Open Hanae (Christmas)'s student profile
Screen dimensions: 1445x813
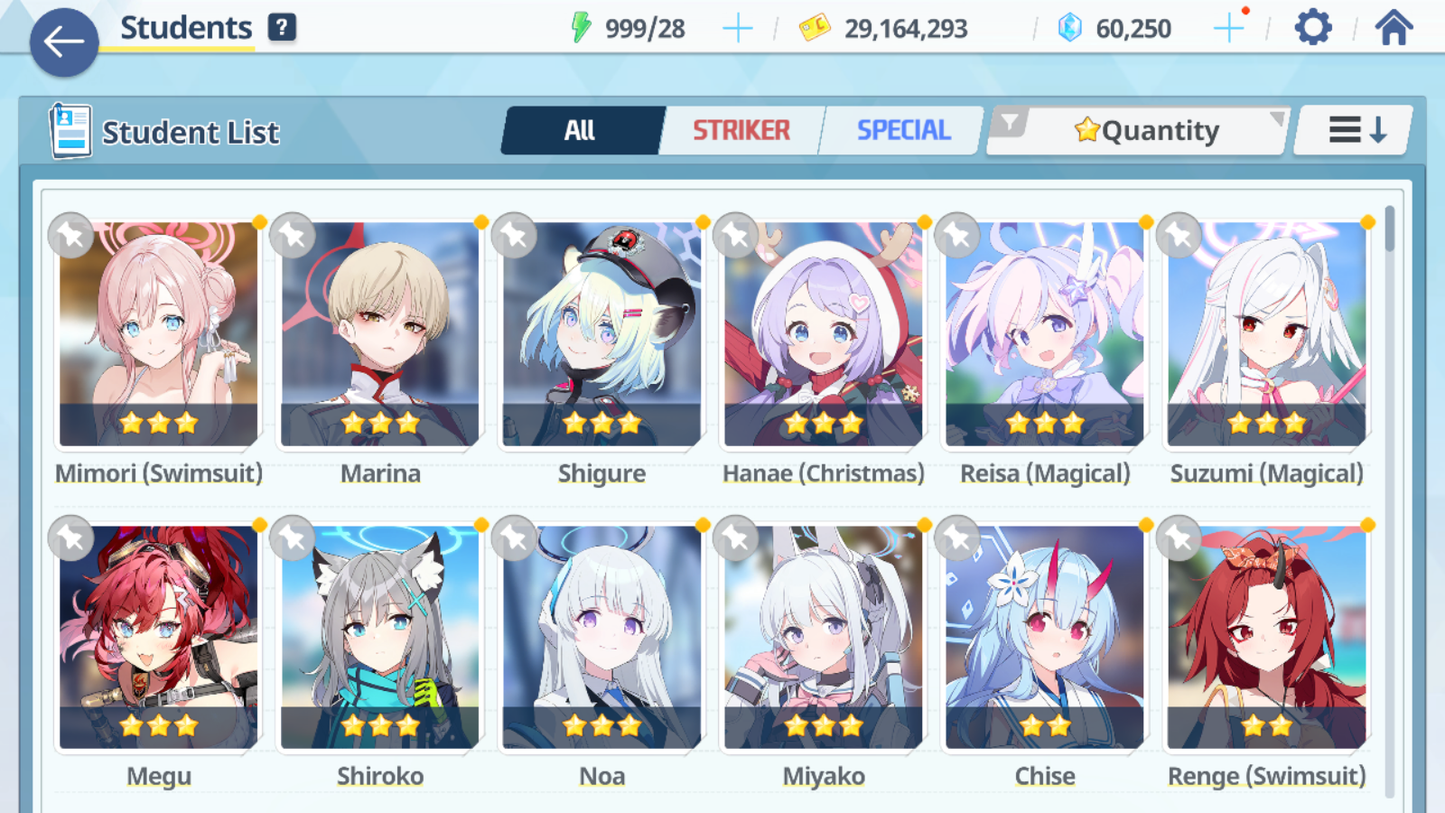coord(823,335)
